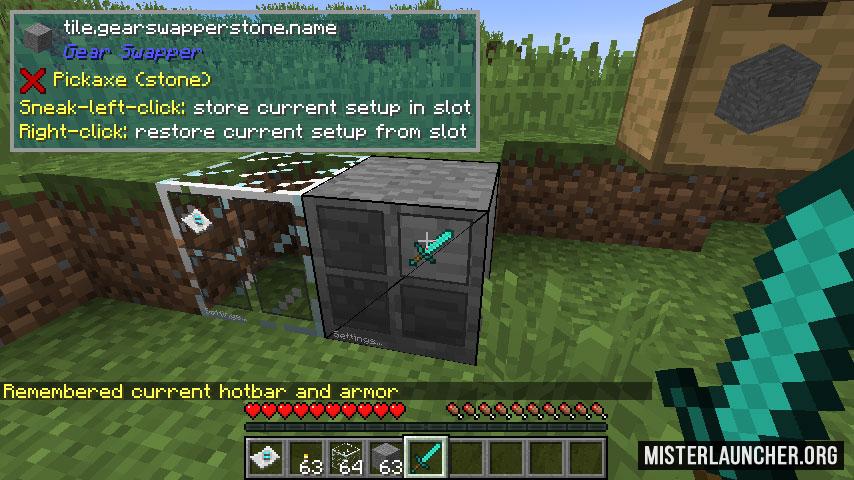Choose the glass block stack of 64
This screenshot has width=854, height=480.
(346, 457)
